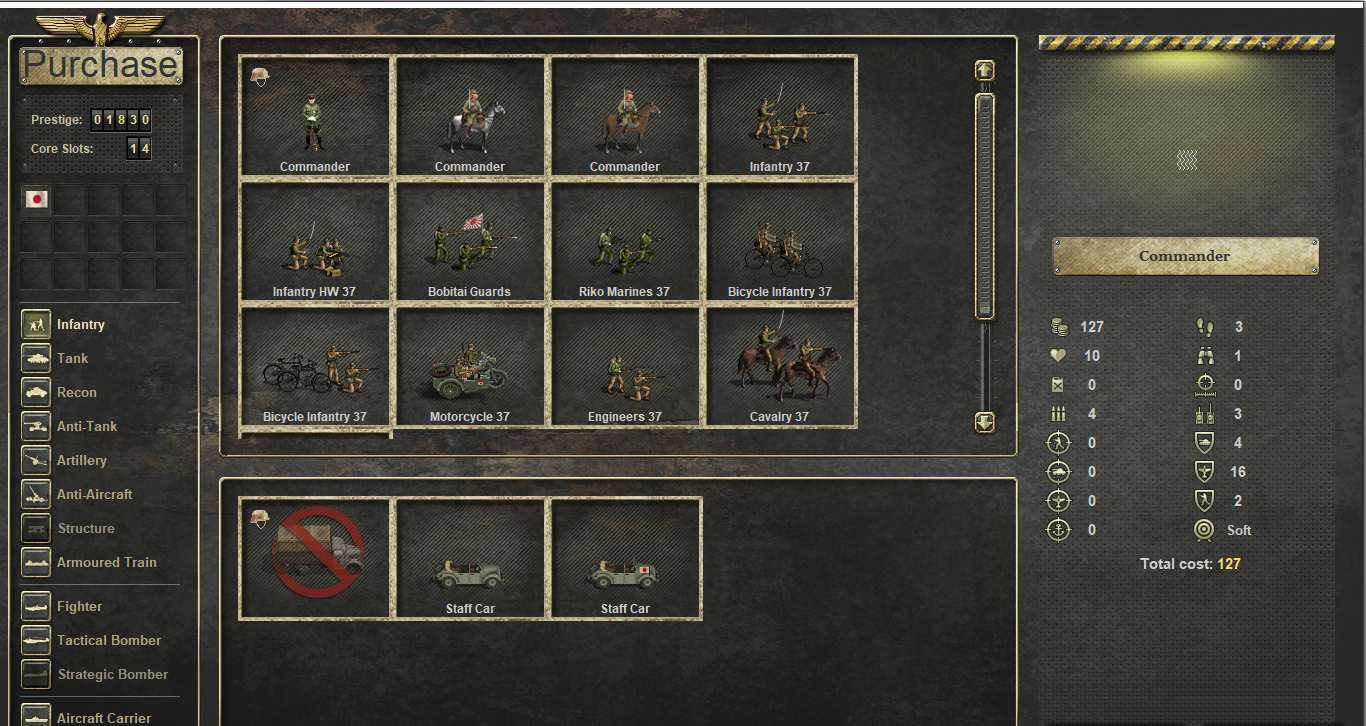
Task: Choose the Strategic Bomber category
Action: [114, 674]
